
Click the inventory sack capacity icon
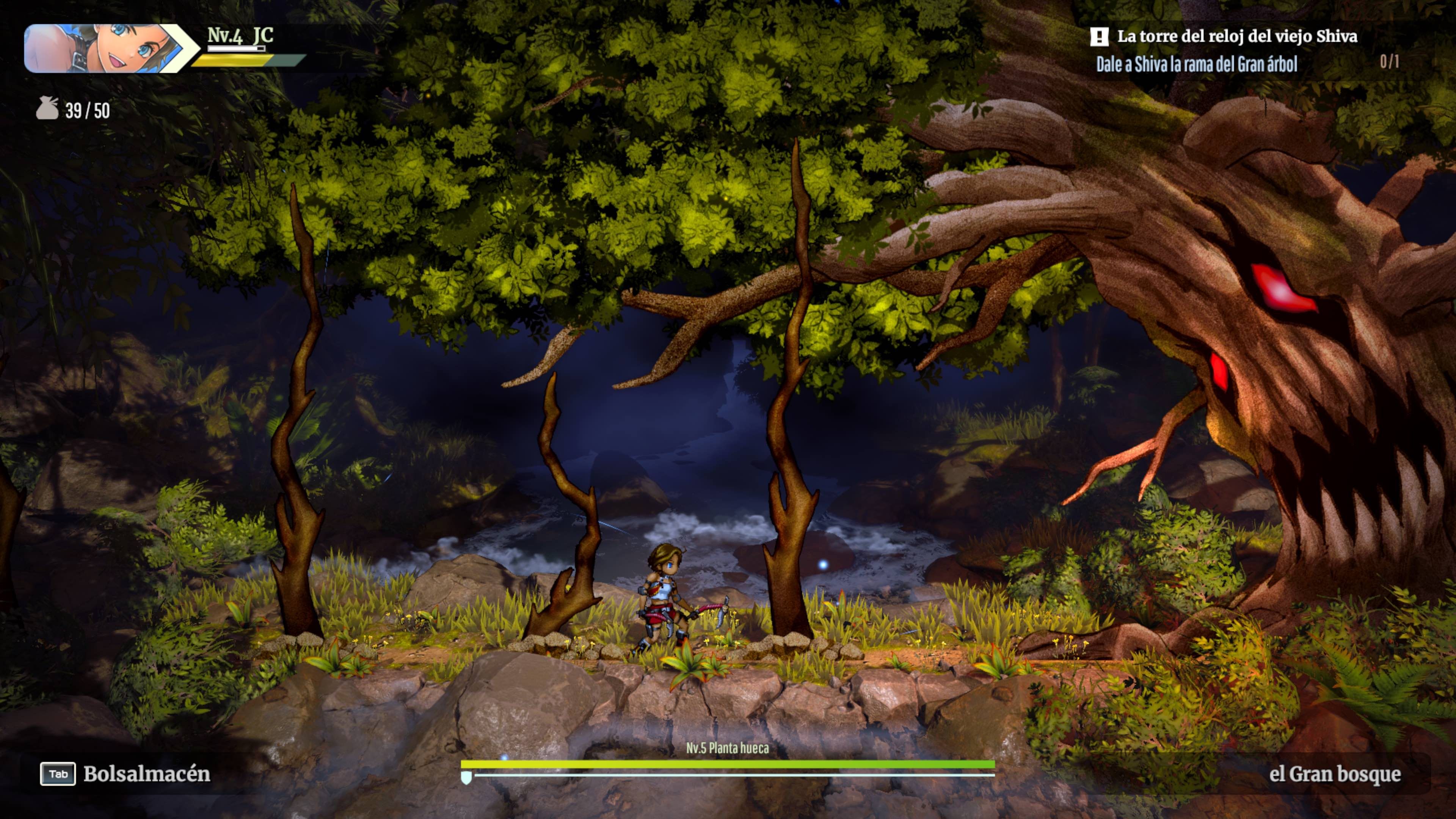[47, 108]
